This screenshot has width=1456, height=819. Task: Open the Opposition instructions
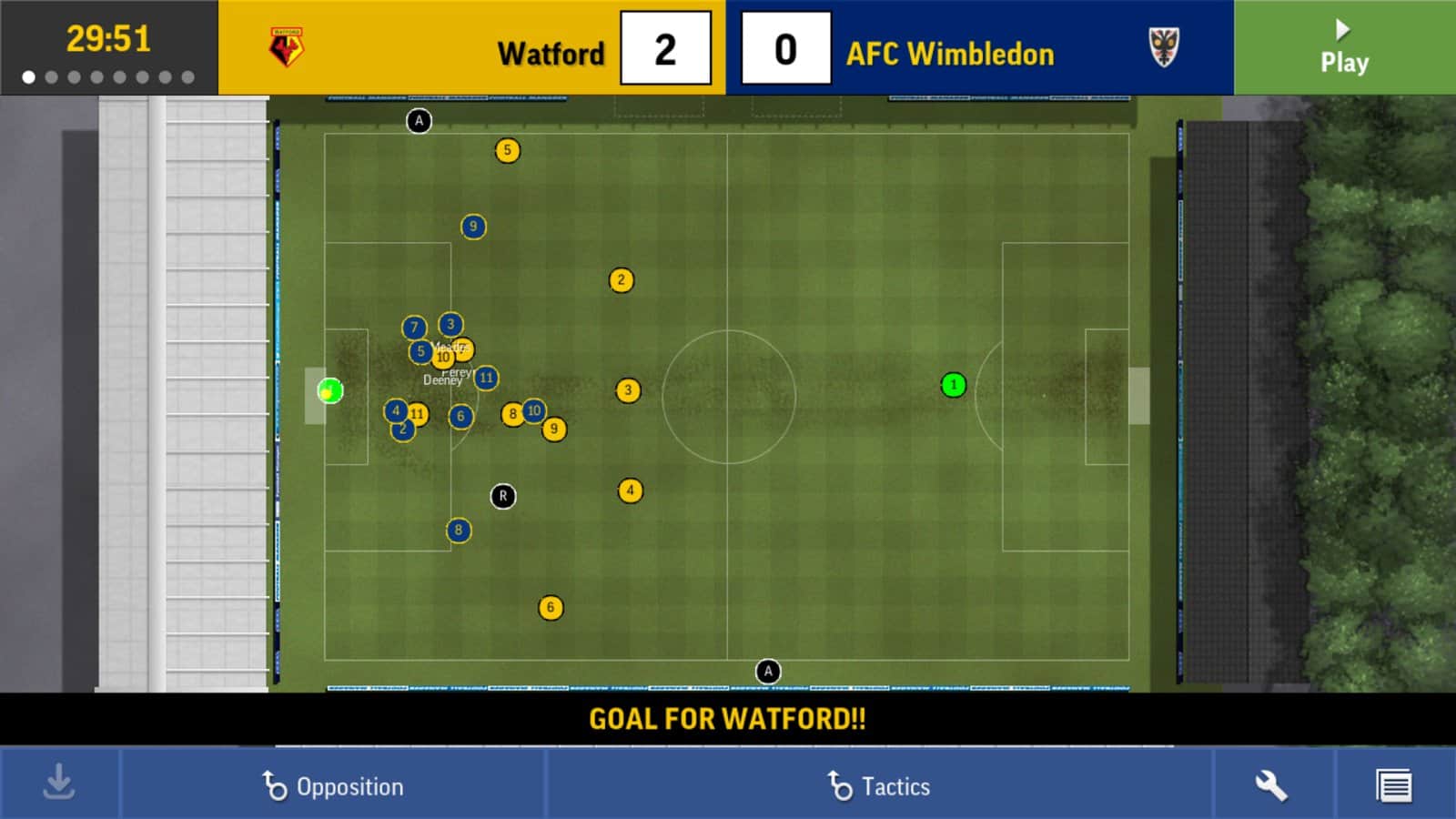333,785
